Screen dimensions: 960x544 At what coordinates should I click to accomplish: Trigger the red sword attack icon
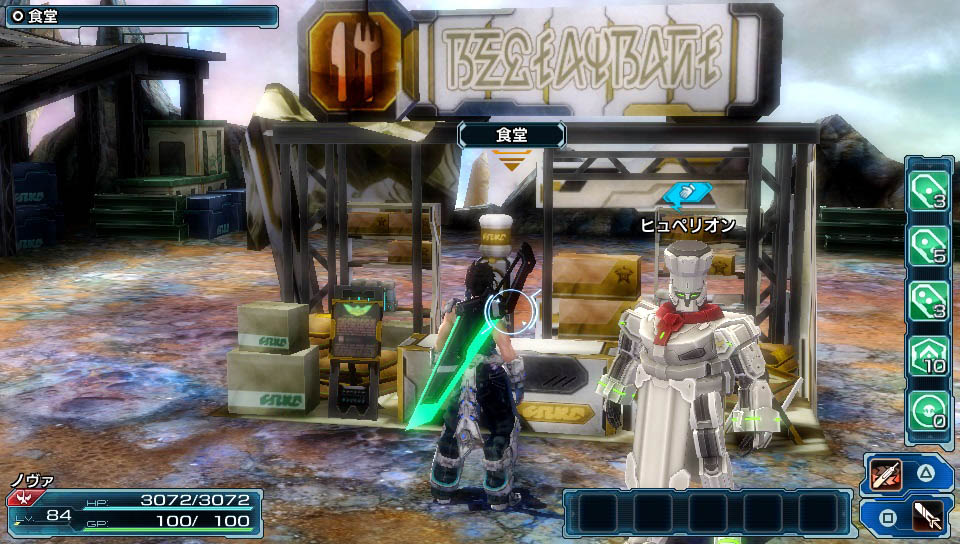[887, 473]
